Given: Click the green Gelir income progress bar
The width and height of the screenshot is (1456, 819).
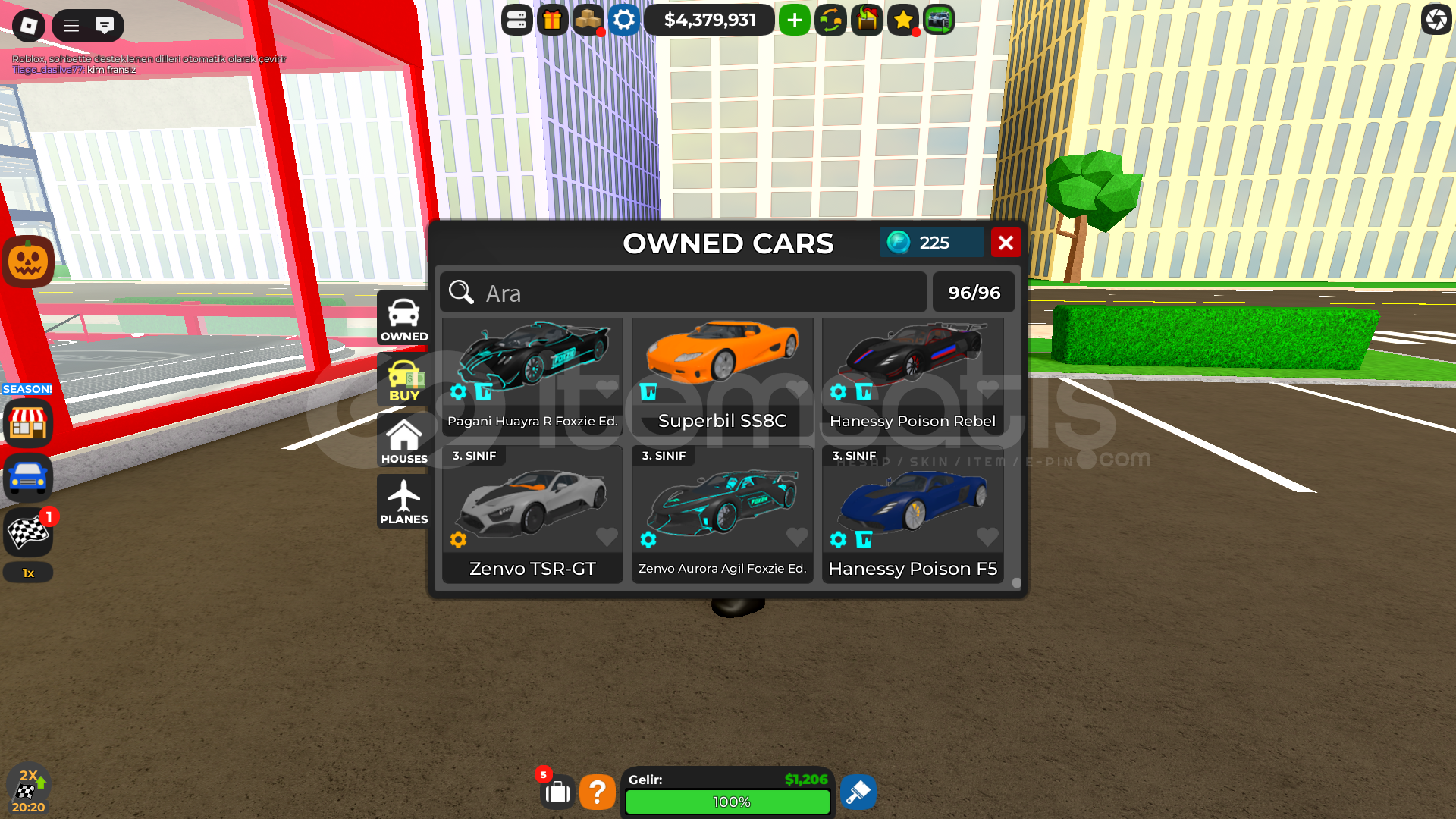Looking at the screenshot, I should tap(727, 802).
